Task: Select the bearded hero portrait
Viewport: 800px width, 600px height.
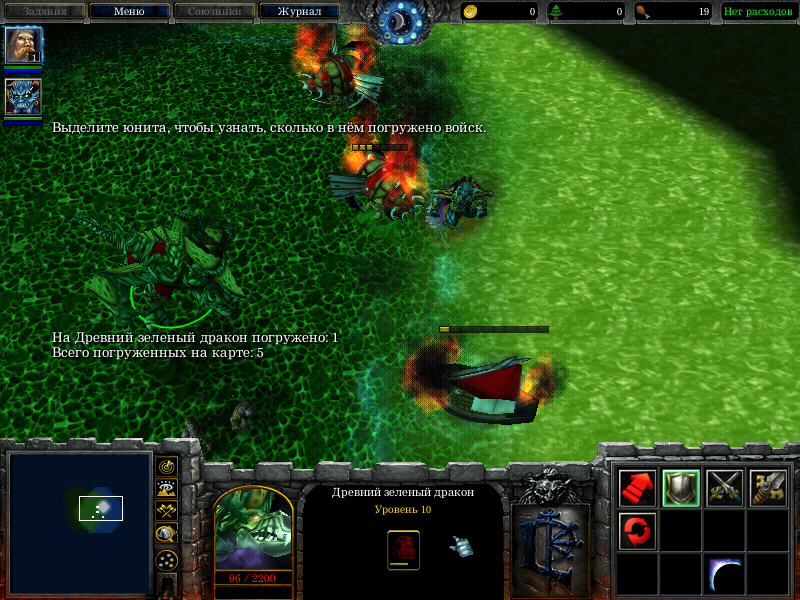Action: point(22,46)
